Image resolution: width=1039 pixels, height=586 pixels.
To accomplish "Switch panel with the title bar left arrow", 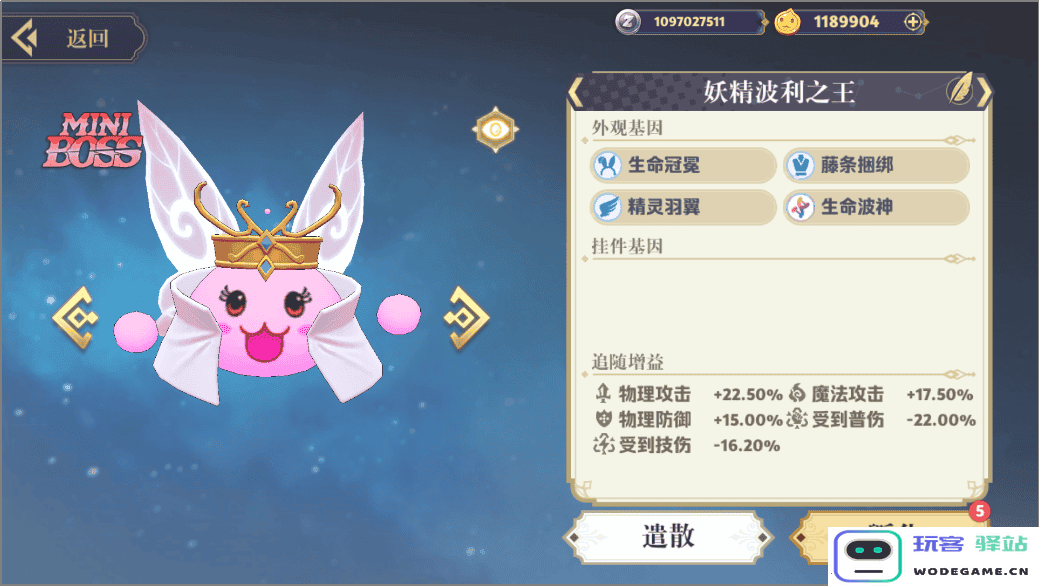I will tap(575, 92).
